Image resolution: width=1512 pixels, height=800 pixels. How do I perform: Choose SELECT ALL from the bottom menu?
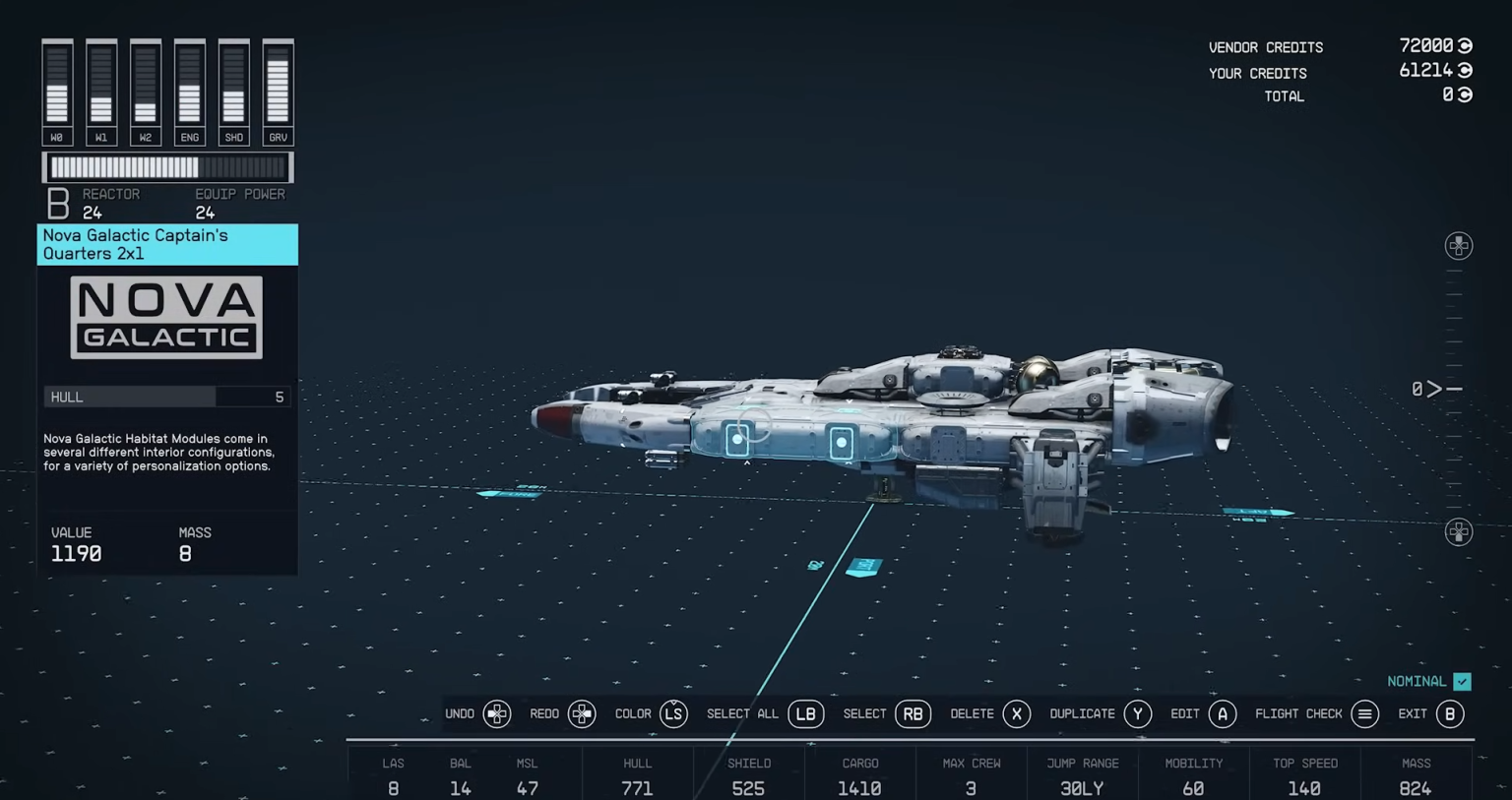(x=742, y=713)
